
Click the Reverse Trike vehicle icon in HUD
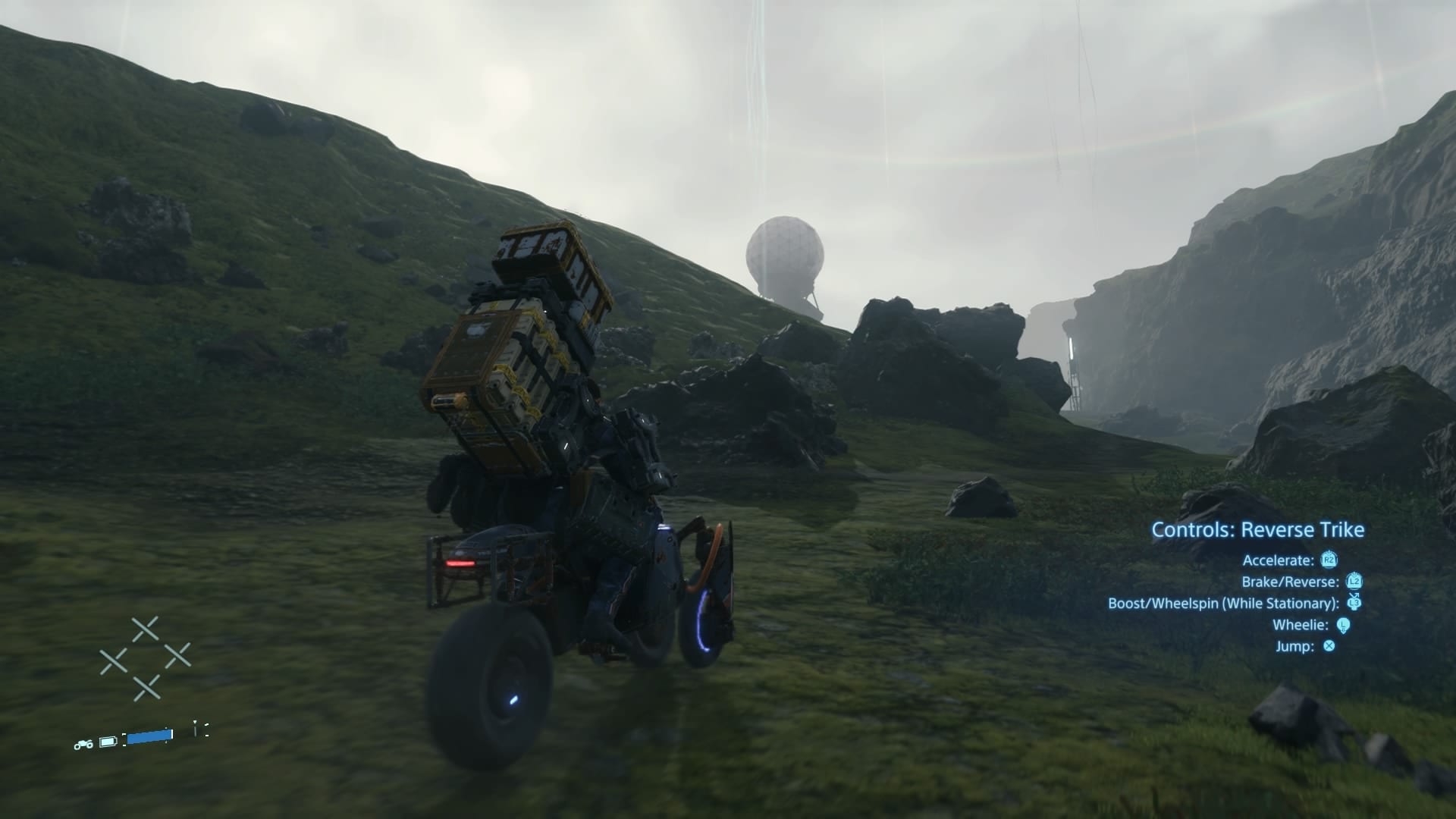coord(83,745)
